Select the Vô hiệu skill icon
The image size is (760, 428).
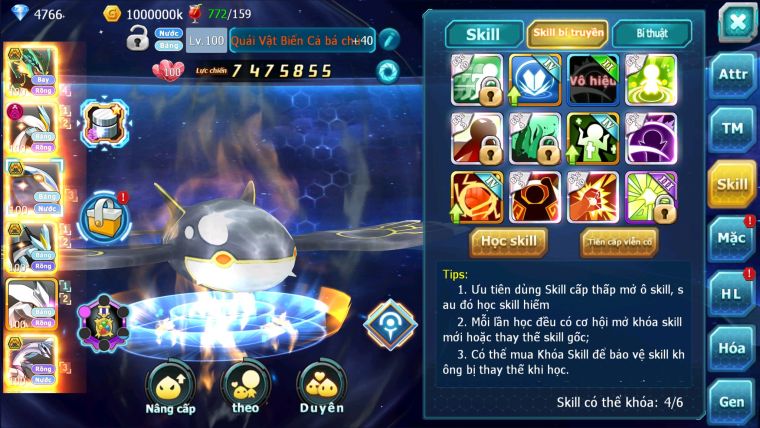(x=593, y=80)
